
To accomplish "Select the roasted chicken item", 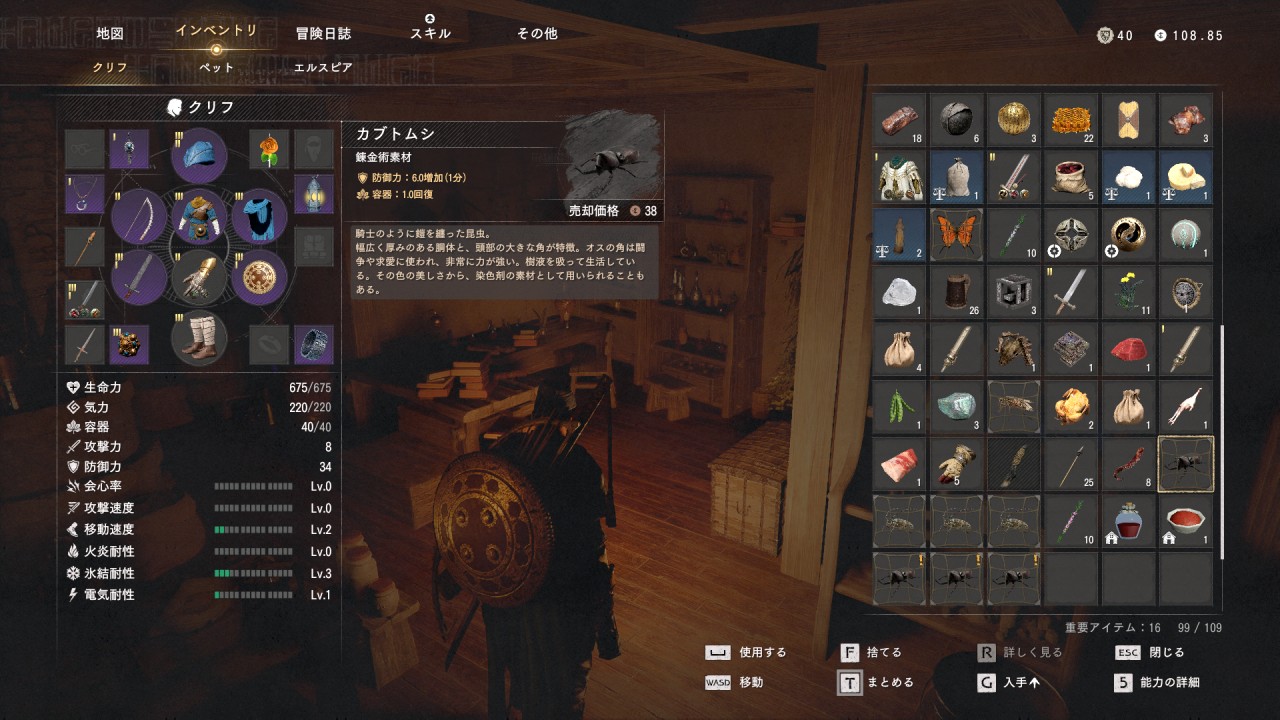I will [1072, 406].
